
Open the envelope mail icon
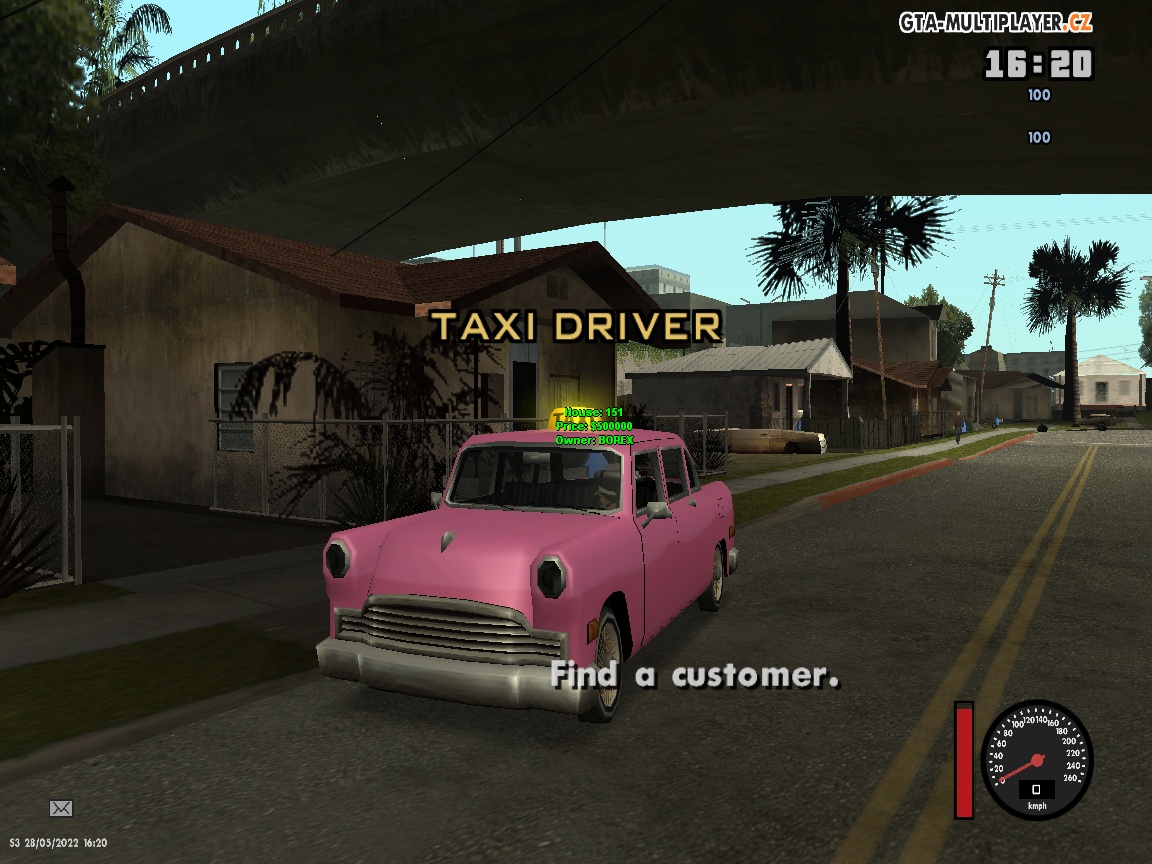[x=61, y=808]
